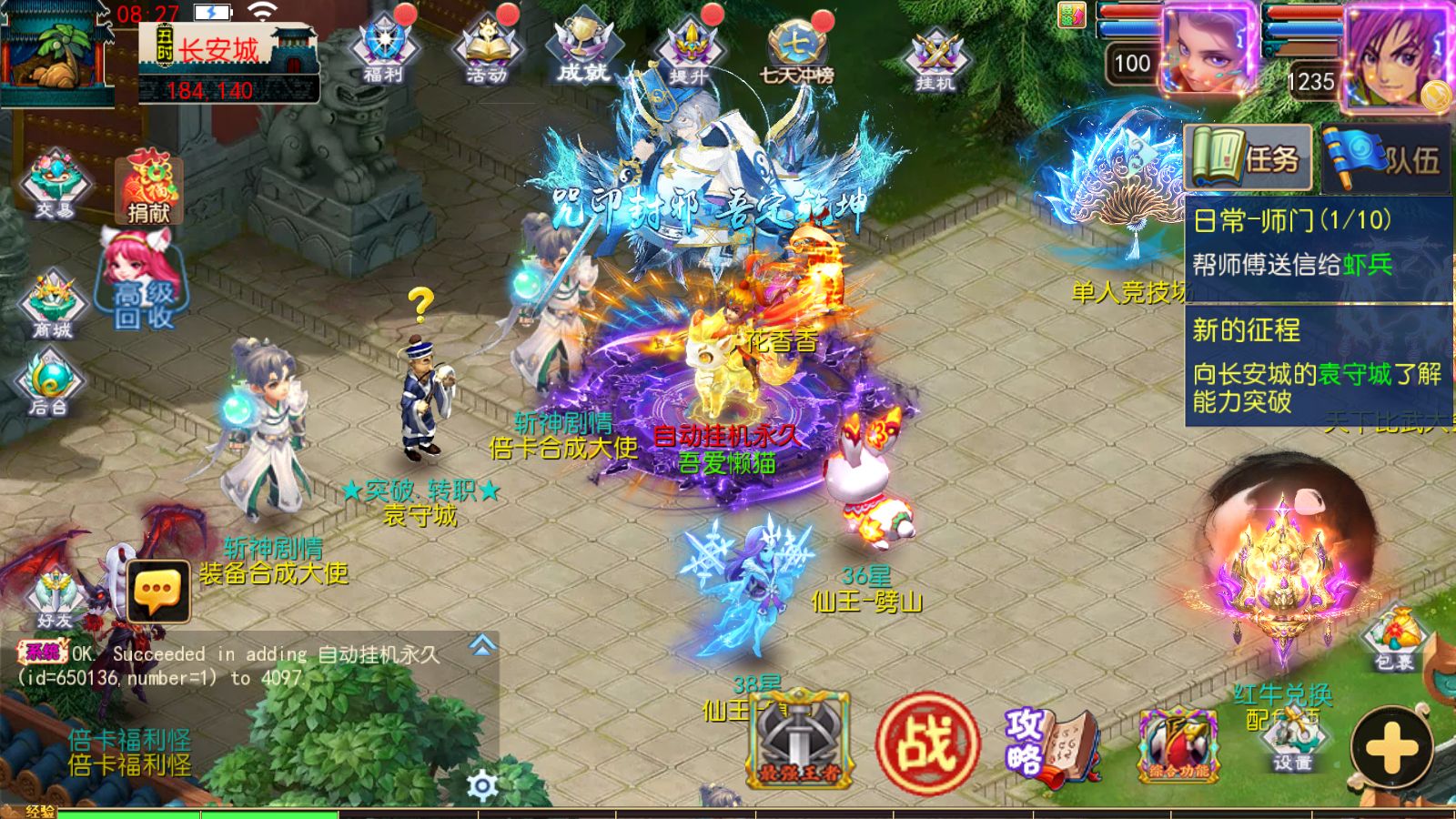1456x819 pixels.
Task: Switch to the 任务 quest tab
Action: coord(1248,159)
